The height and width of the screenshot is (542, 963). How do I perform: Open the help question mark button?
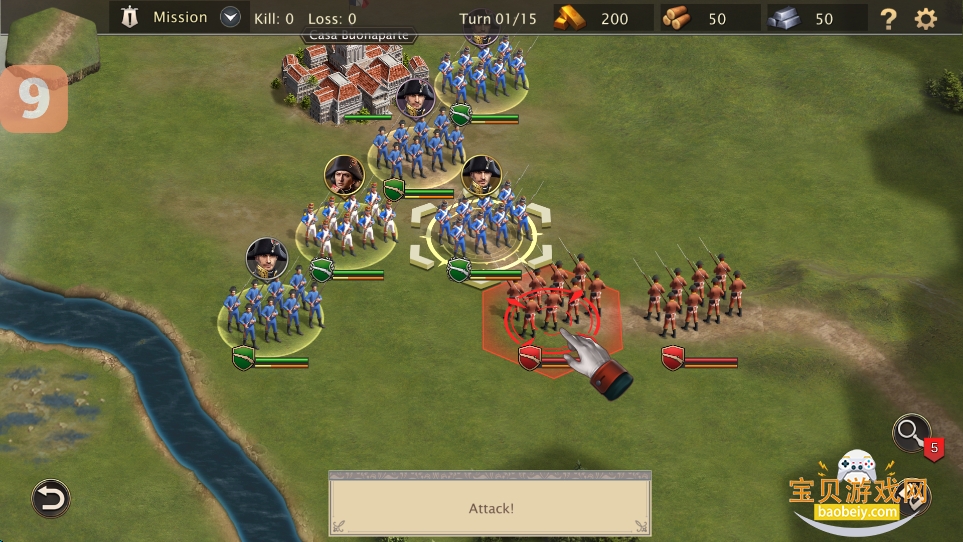click(887, 18)
